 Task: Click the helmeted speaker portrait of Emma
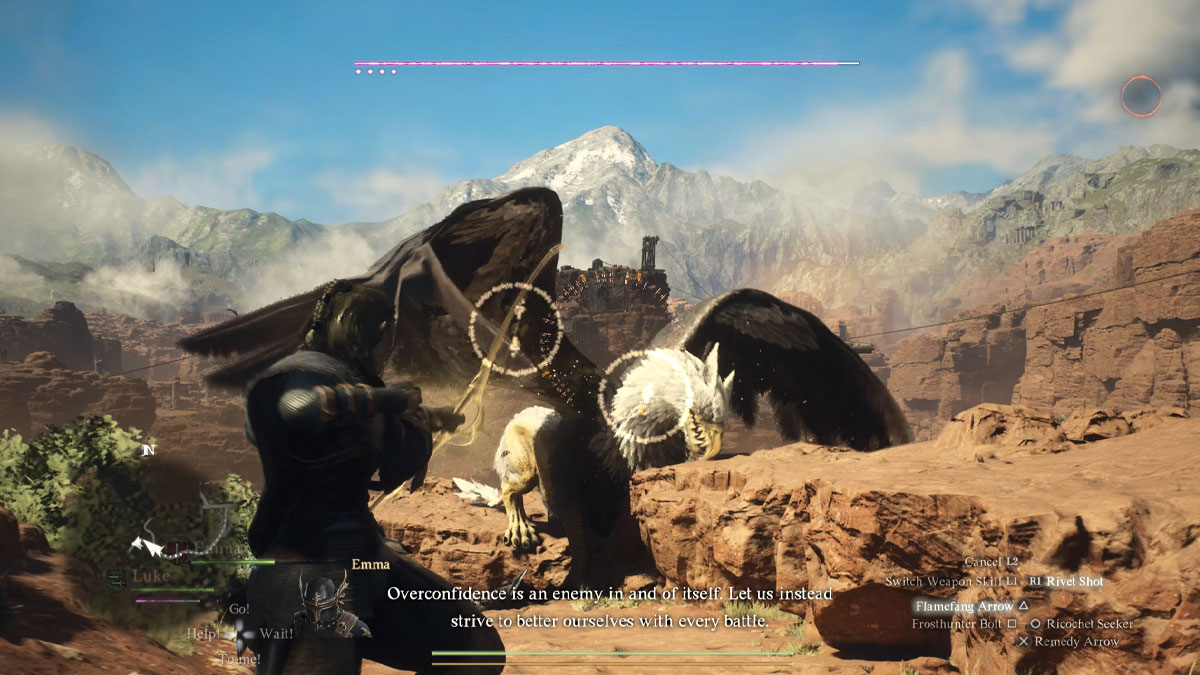326,602
